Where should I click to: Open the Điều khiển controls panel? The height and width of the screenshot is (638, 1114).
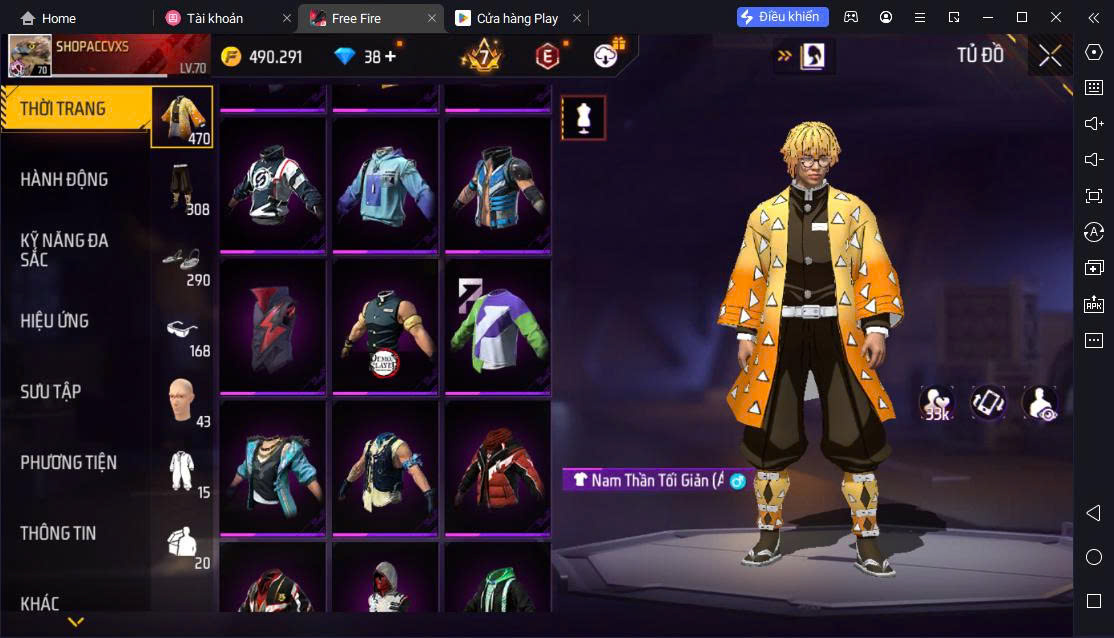pos(783,17)
